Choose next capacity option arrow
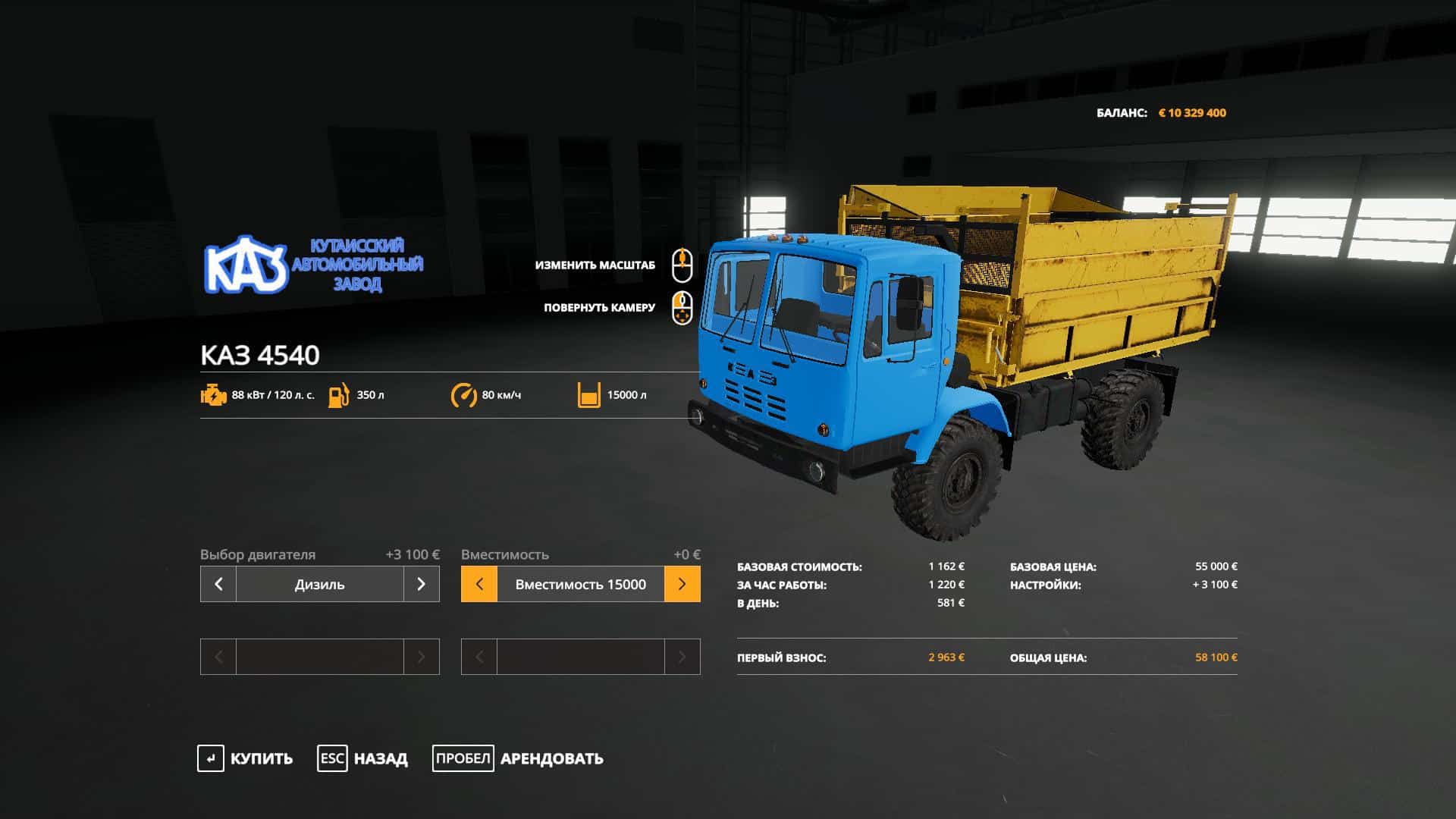This screenshot has height=819, width=1456. tap(682, 584)
